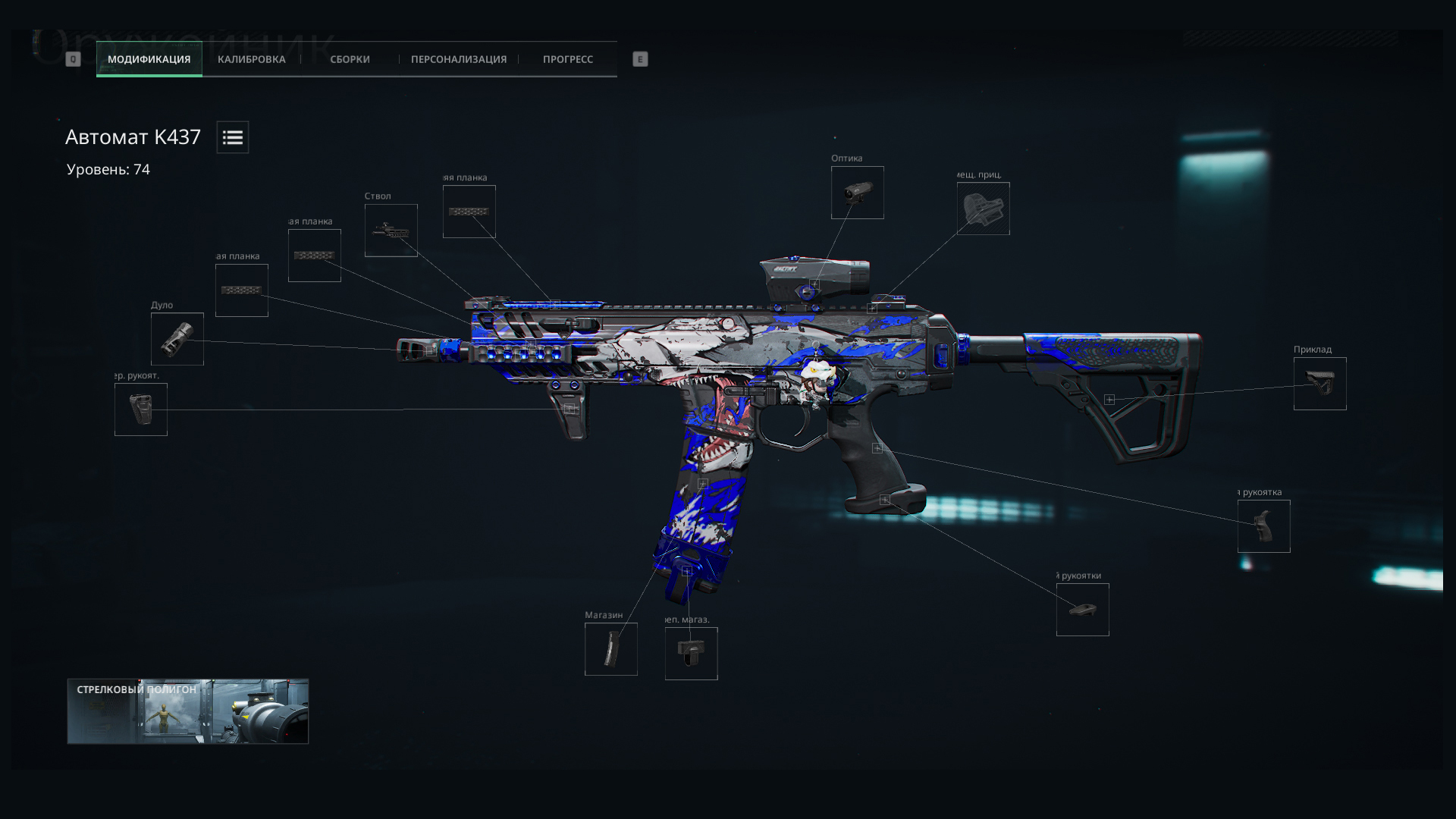Open the Оптика scope slot
The width and height of the screenshot is (1456, 819).
click(x=857, y=193)
